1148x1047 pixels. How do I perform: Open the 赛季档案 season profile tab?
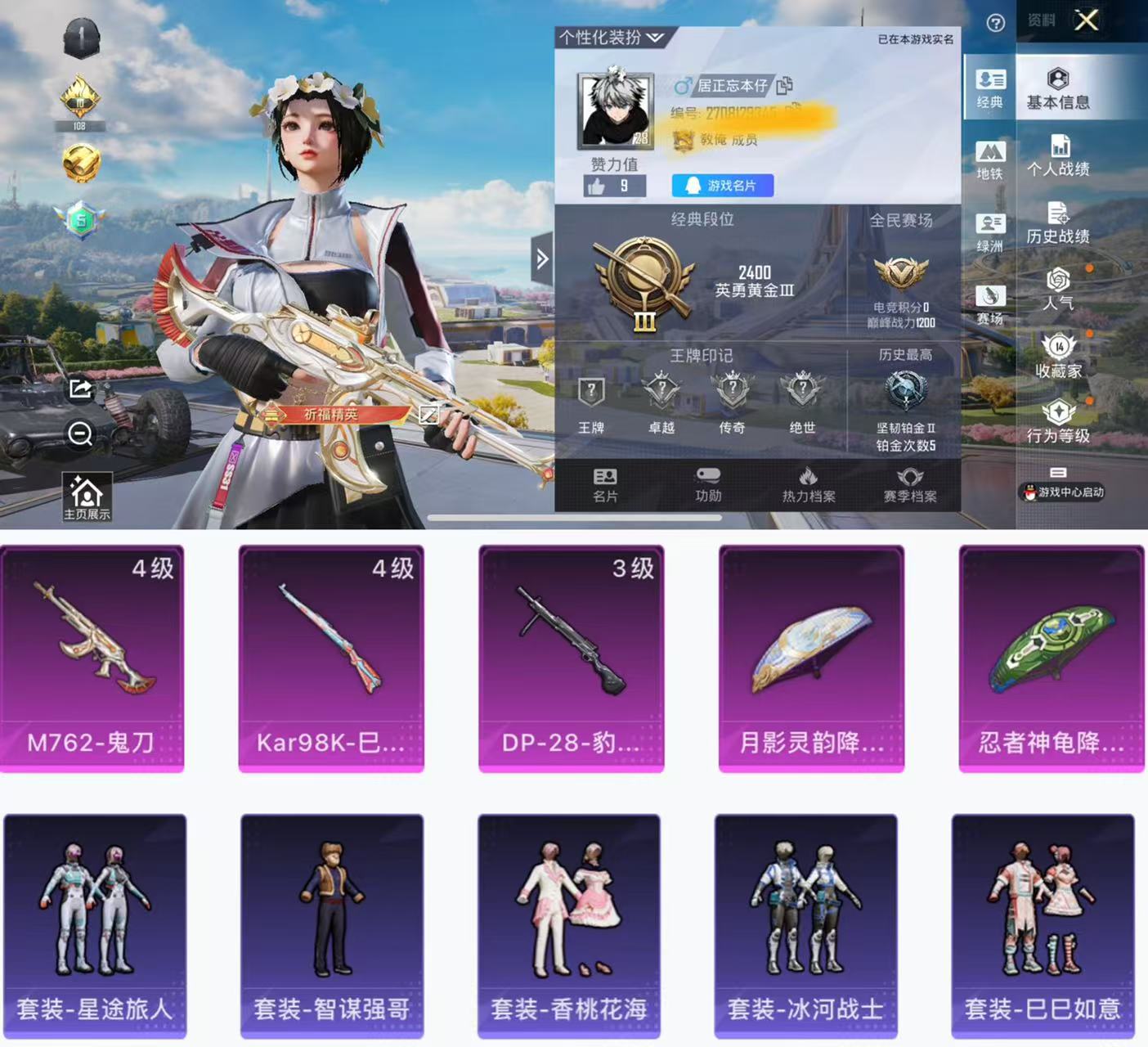[909, 485]
